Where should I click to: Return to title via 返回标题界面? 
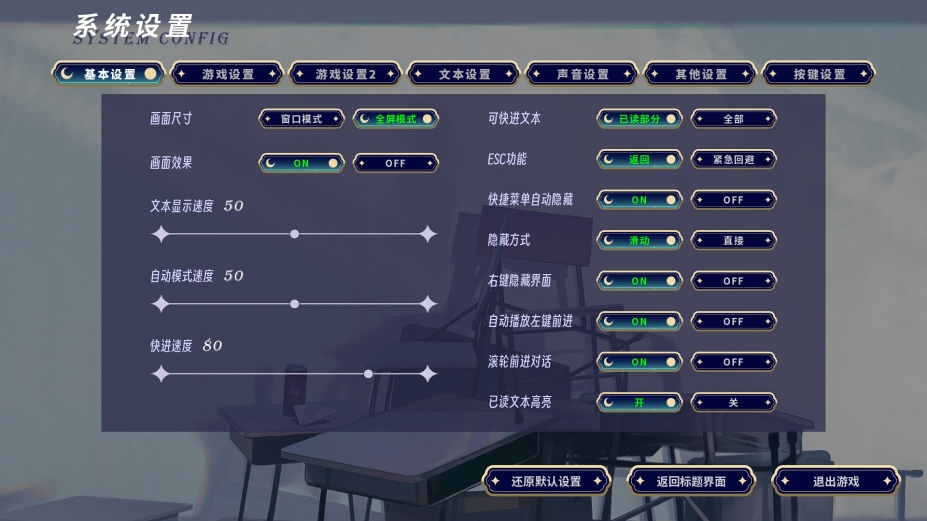tap(691, 481)
